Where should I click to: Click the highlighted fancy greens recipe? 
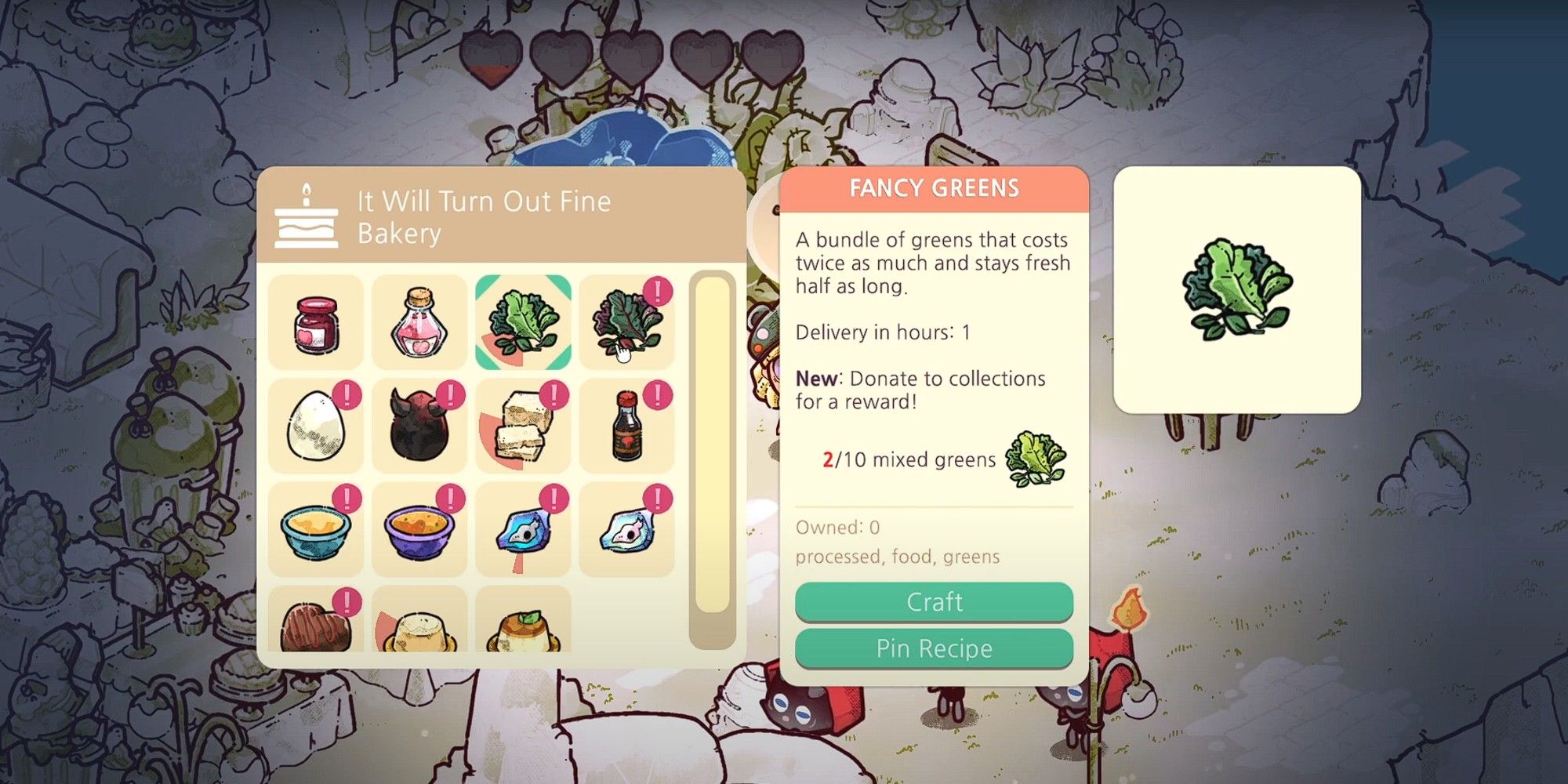click(x=523, y=321)
